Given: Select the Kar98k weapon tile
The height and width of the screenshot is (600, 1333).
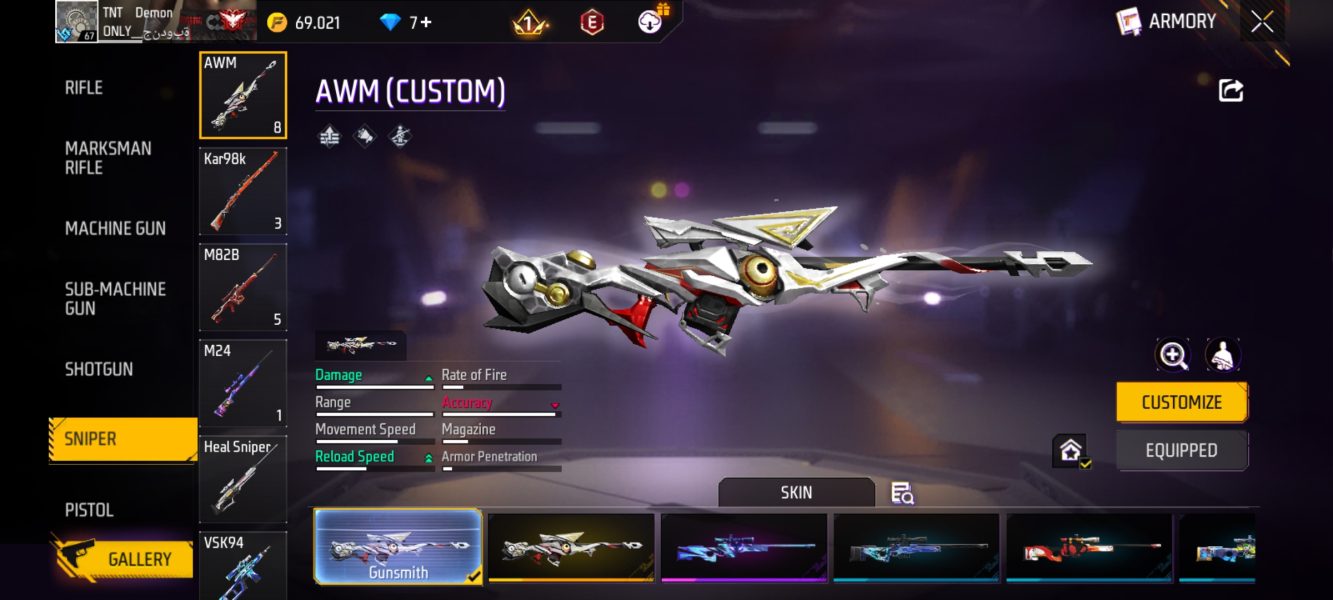Looking at the screenshot, I should (x=243, y=190).
